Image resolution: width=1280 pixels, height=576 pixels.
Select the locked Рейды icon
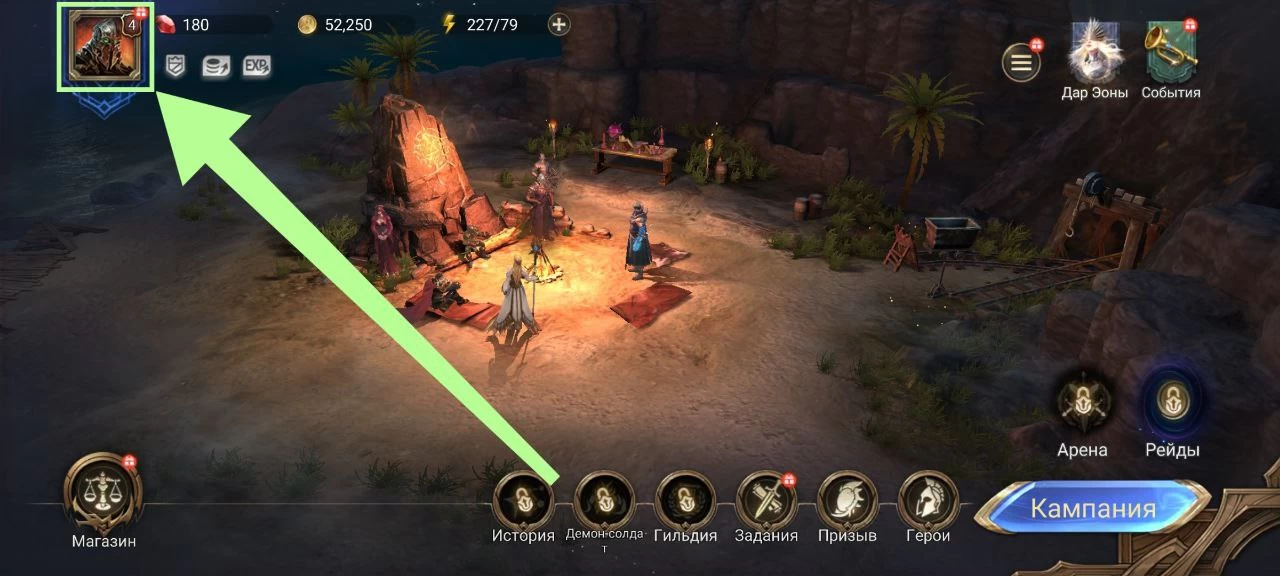coord(1171,403)
